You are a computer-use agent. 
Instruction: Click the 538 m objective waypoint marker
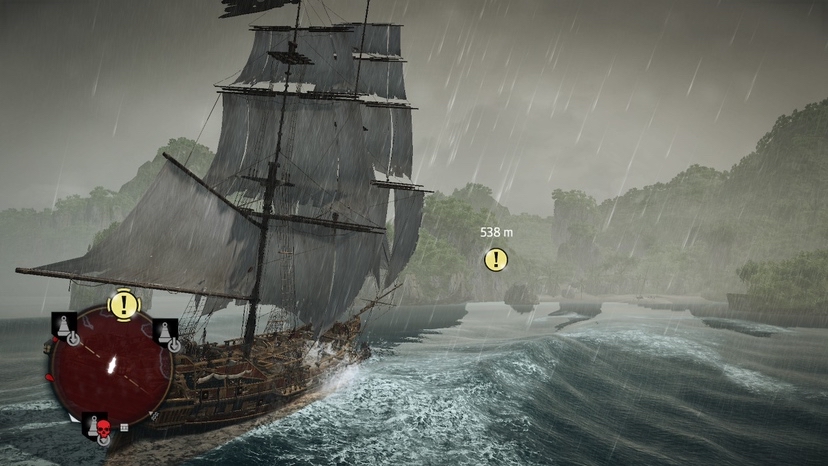495,260
